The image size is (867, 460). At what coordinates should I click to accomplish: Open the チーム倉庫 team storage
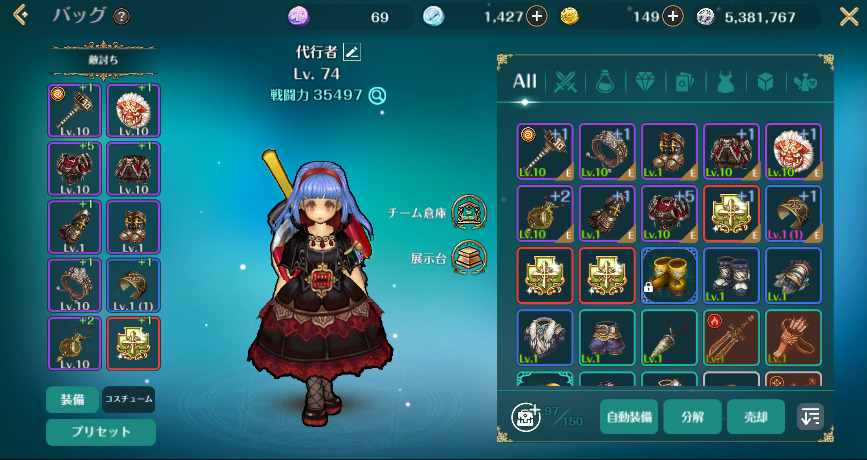[x=465, y=211]
